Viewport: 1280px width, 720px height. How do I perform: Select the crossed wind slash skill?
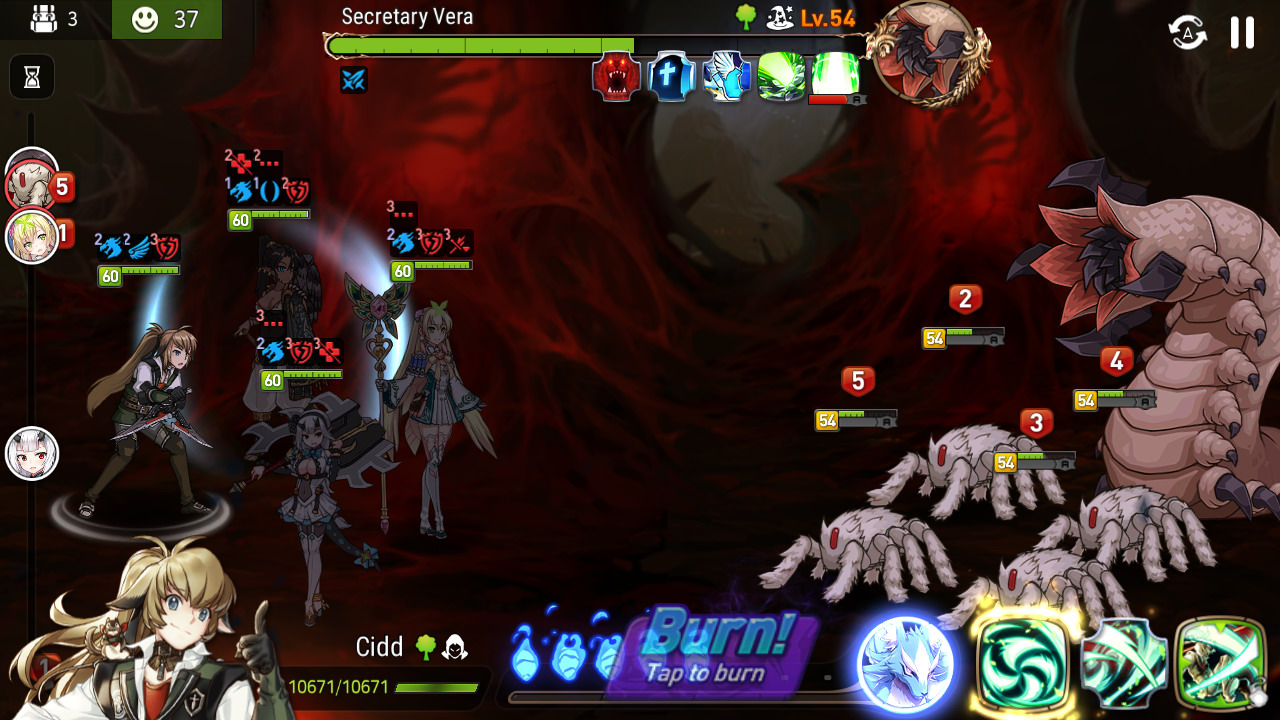[1124, 663]
